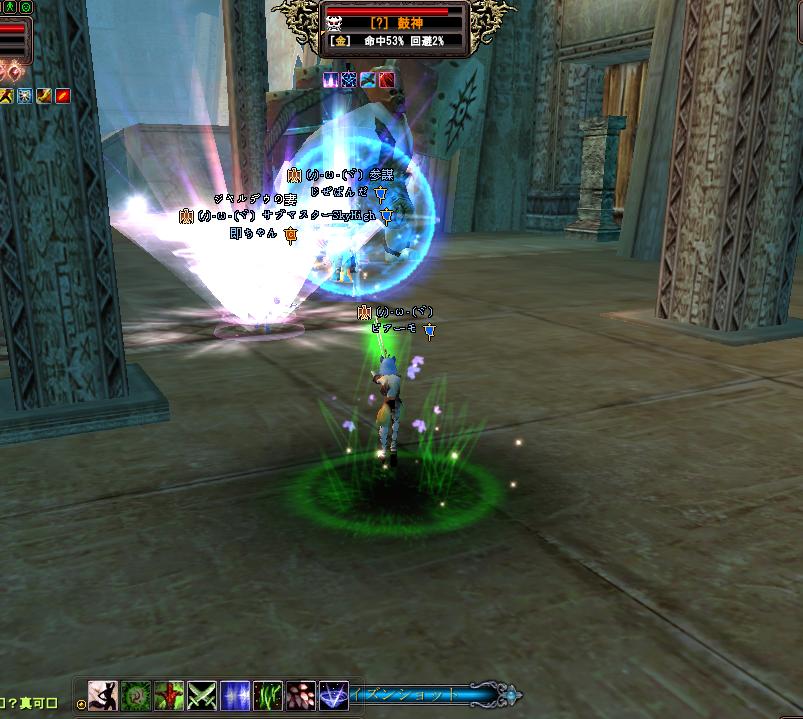Click the ornate gem cap at the hotbar's end

(512, 693)
